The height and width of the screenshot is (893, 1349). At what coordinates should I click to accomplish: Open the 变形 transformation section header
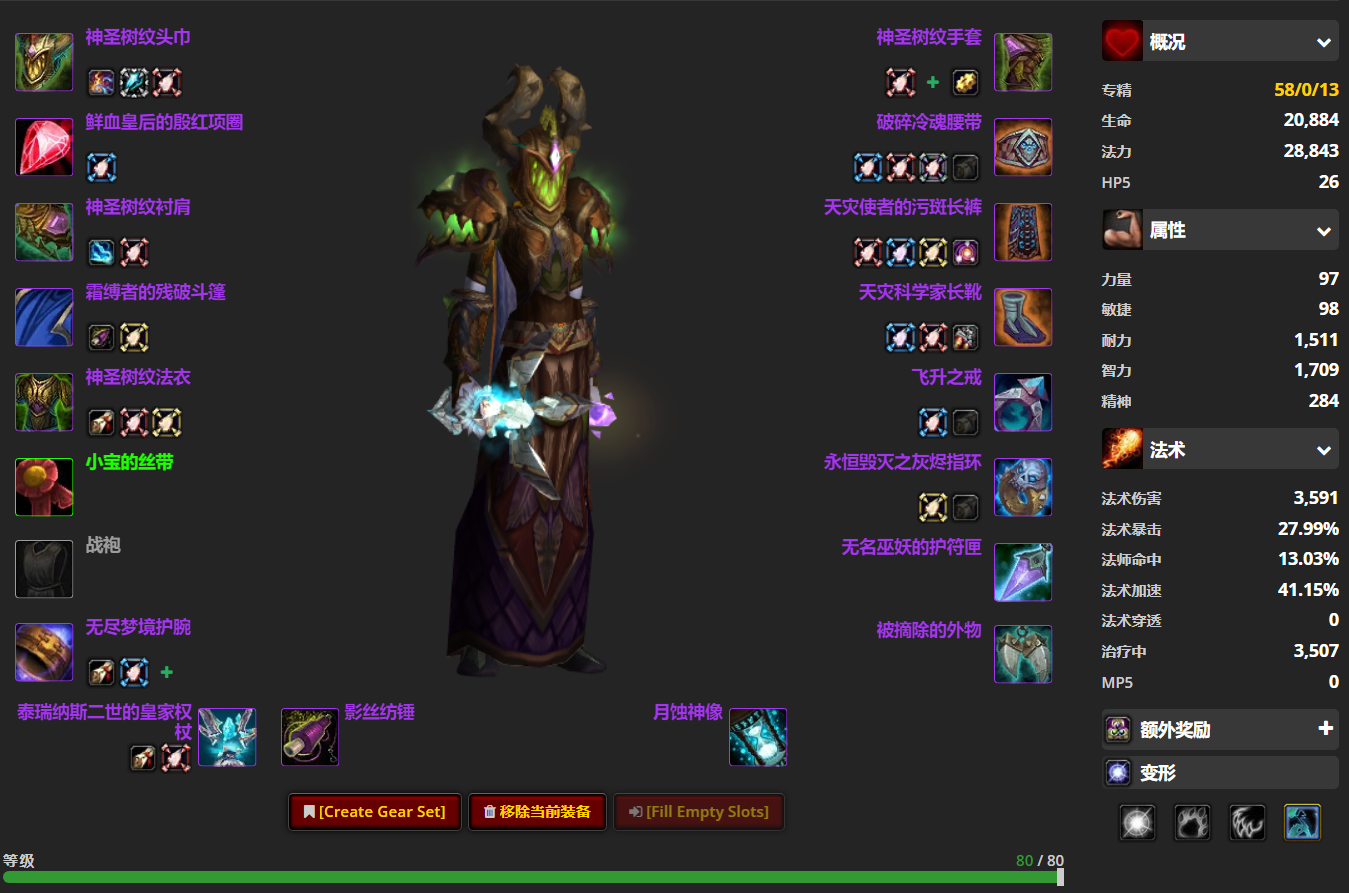[1219, 772]
